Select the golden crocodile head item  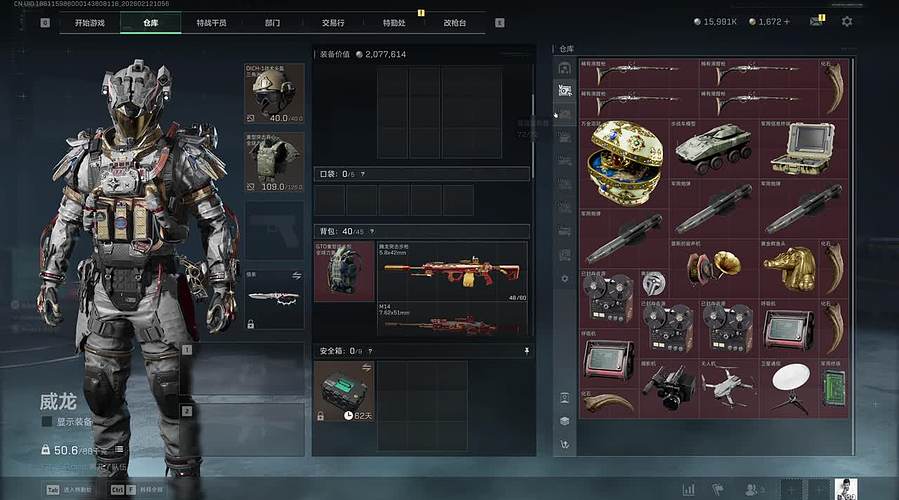coord(789,268)
